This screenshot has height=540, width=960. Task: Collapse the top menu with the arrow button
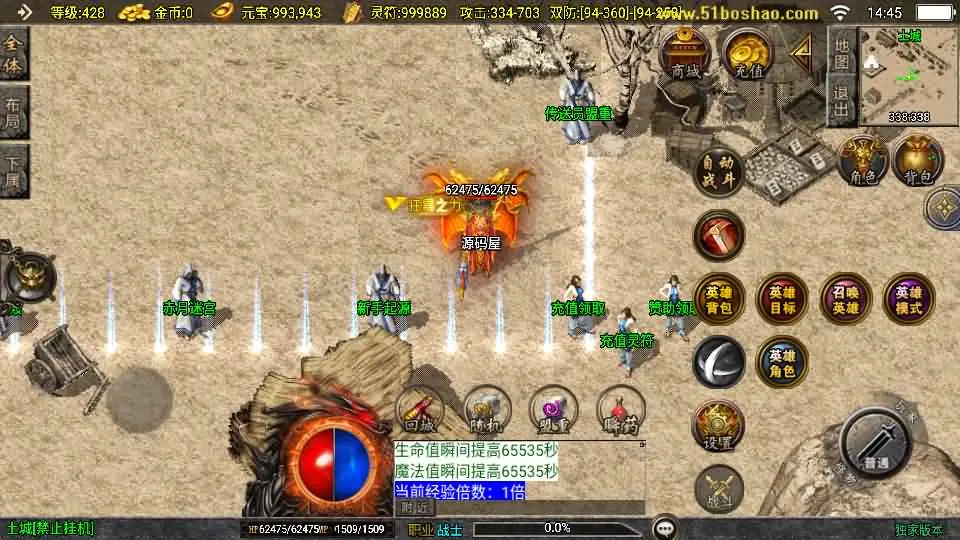point(800,50)
